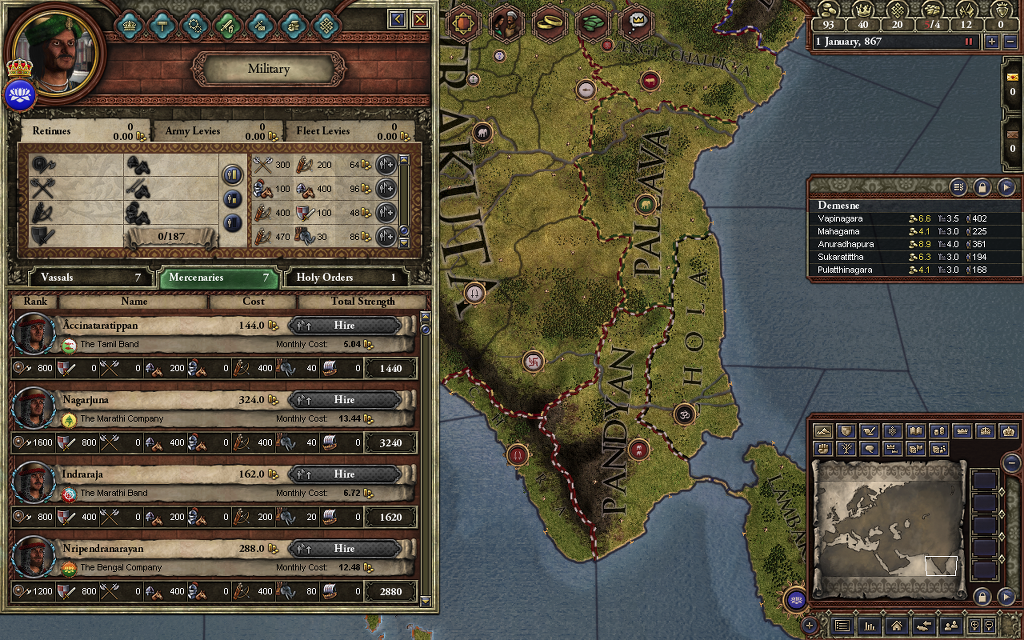
Task: Show the Holy Orders tab
Action: click(x=347, y=277)
